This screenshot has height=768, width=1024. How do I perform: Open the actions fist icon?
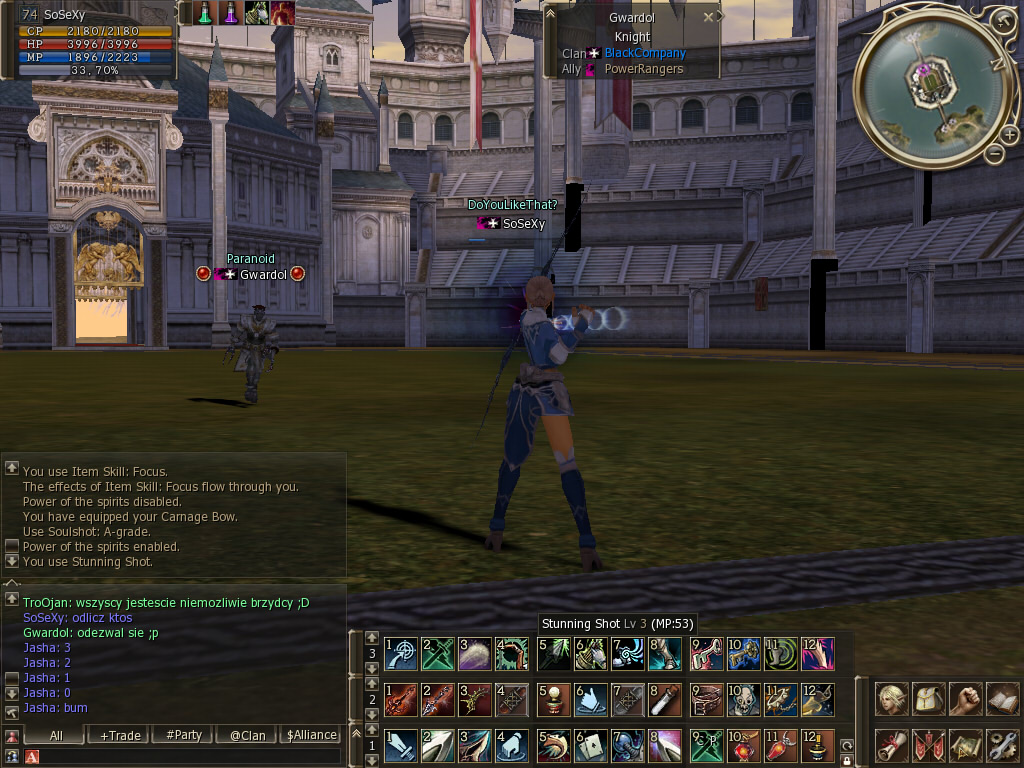click(965, 698)
